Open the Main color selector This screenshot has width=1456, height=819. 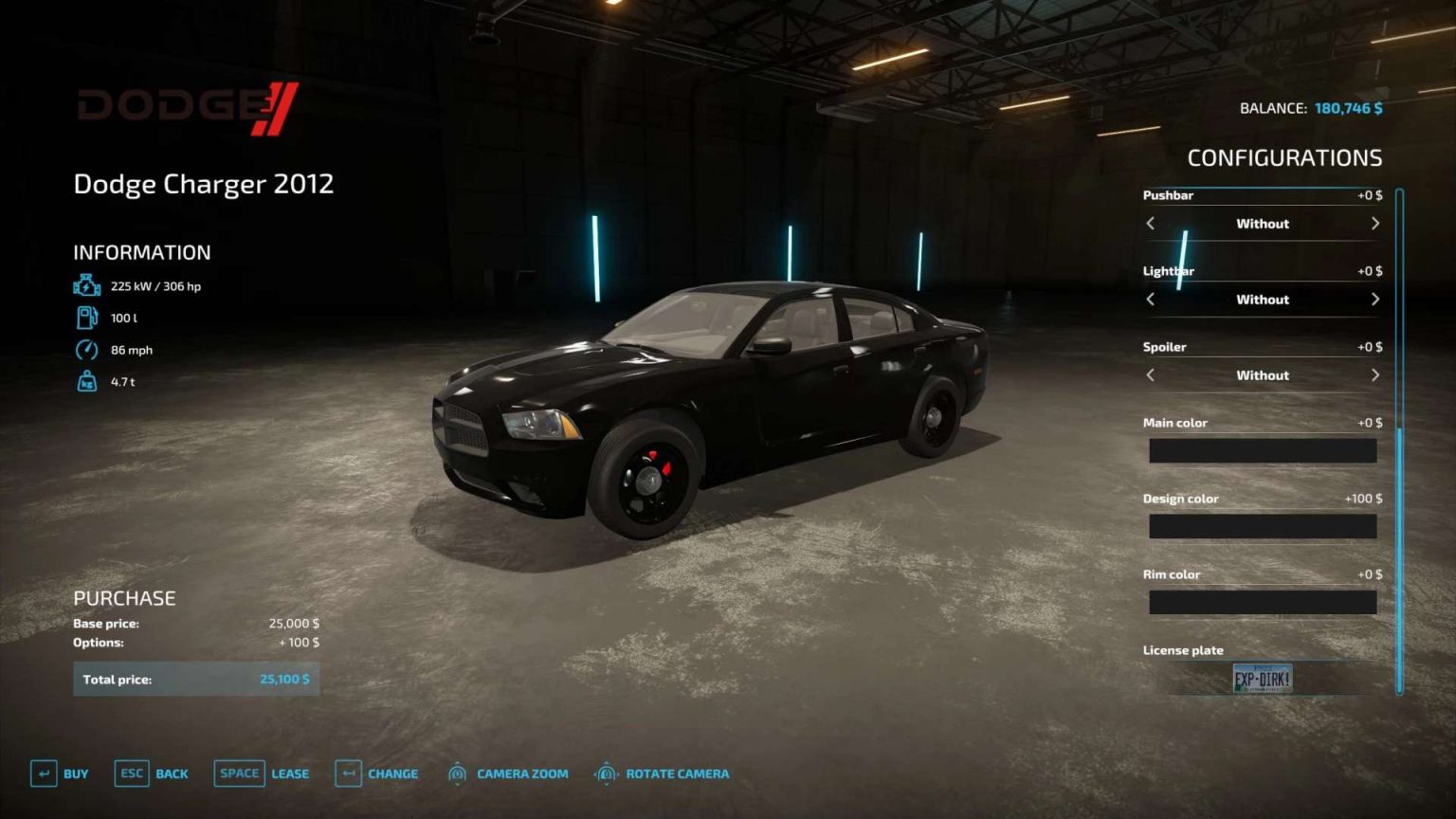(1262, 450)
